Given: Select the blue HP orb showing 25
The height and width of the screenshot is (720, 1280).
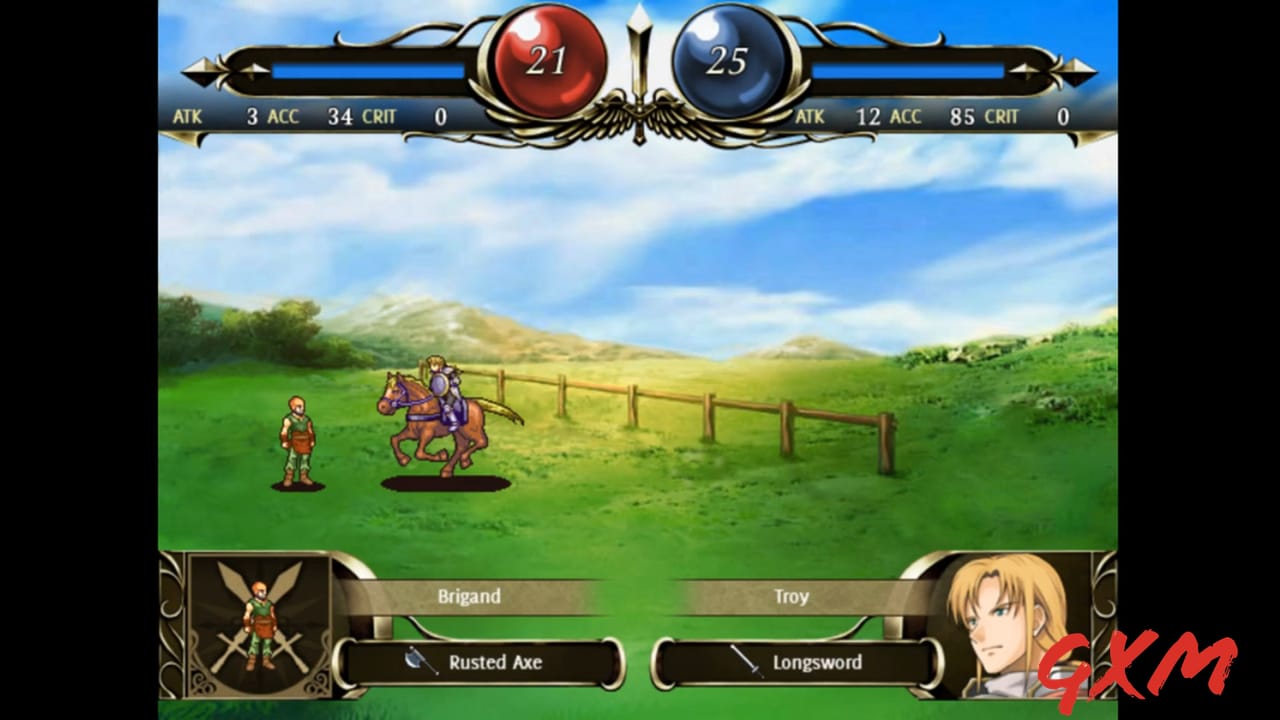Looking at the screenshot, I should click(731, 58).
